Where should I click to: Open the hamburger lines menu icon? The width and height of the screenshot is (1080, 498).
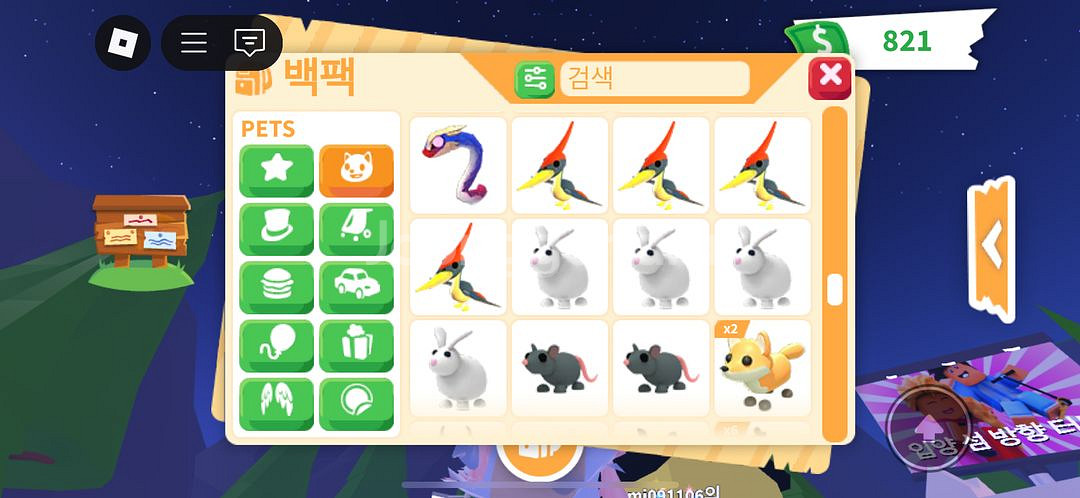coord(194,42)
